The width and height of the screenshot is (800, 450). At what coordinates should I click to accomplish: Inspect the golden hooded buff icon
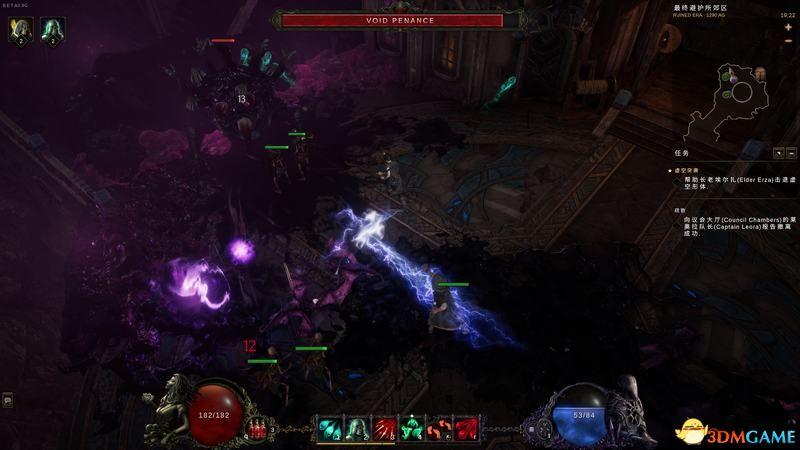coord(18,31)
